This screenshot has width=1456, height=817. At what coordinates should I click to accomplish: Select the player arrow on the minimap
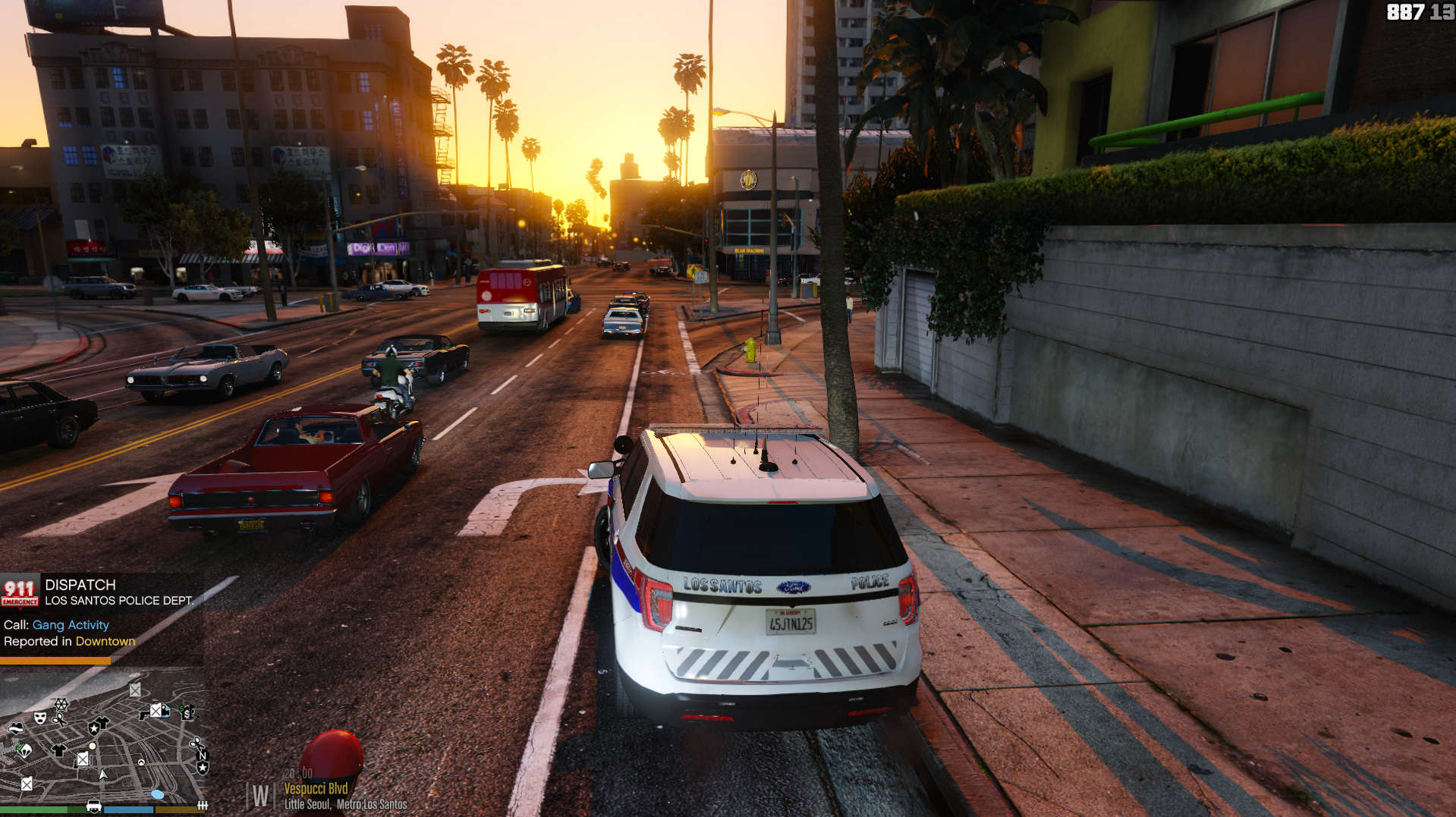pos(102,775)
